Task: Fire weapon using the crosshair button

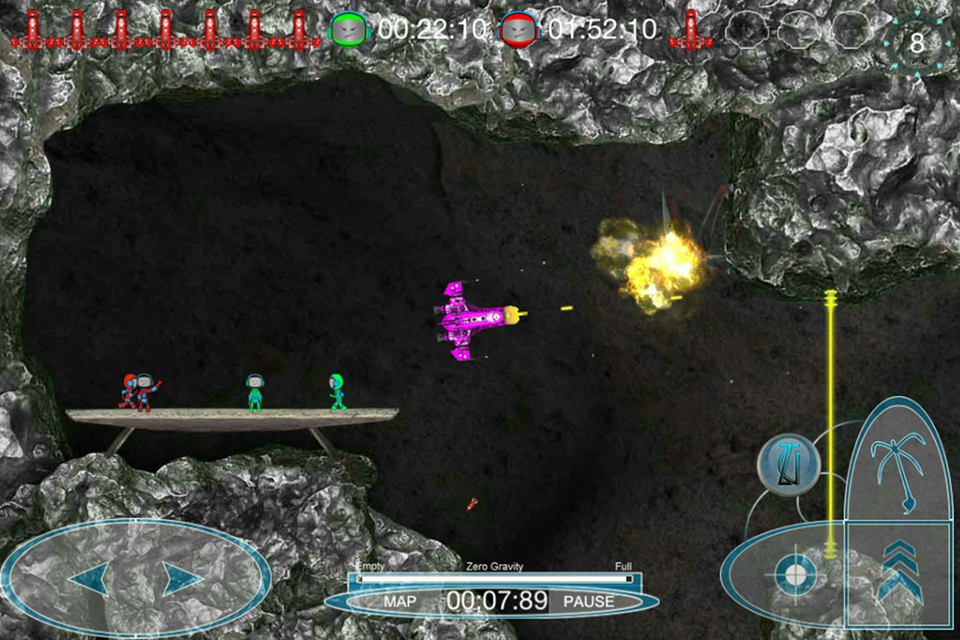Action: (794, 574)
